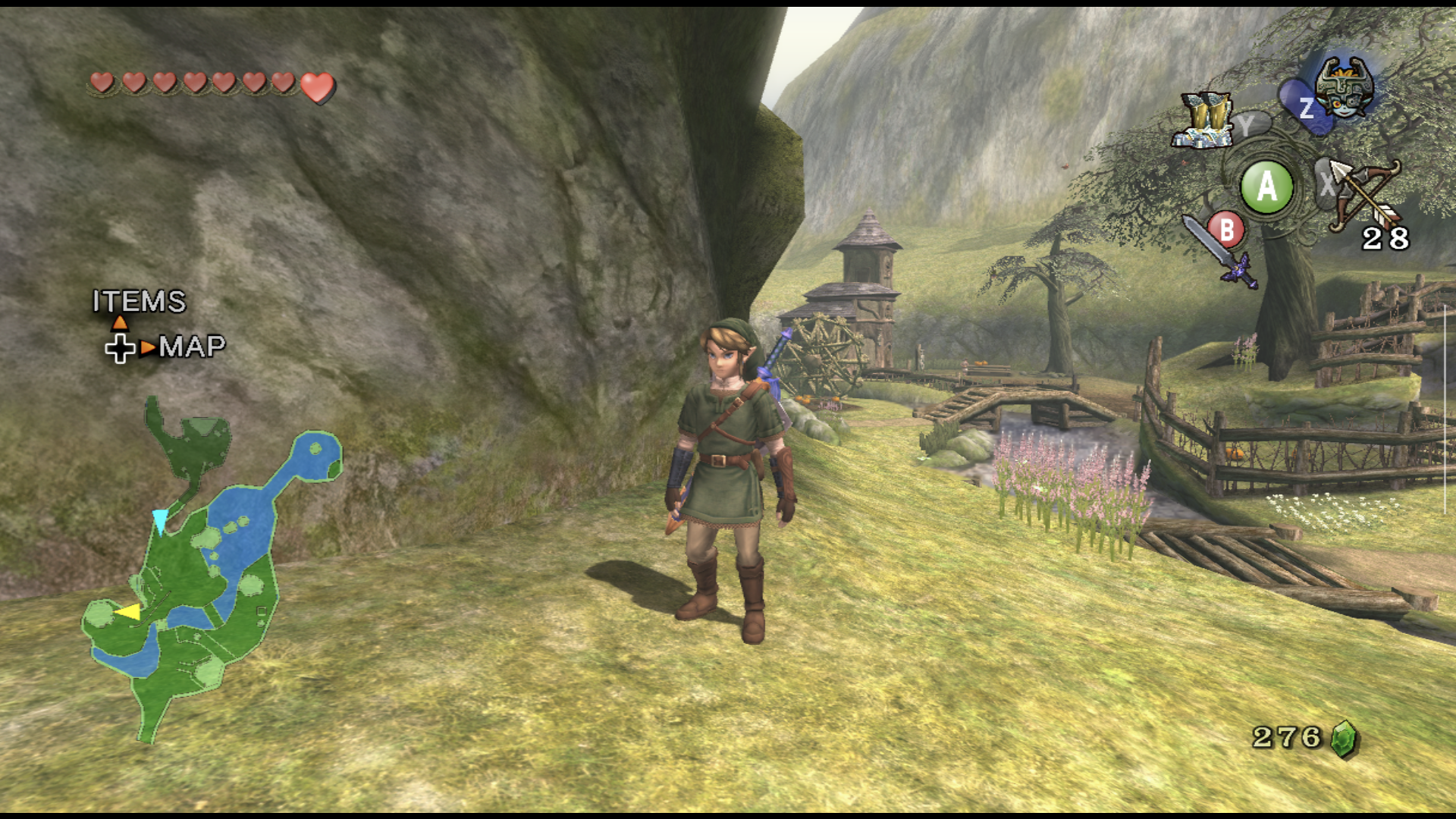Select the green A action button
The image size is (1456, 819).
coord(1267,184)
